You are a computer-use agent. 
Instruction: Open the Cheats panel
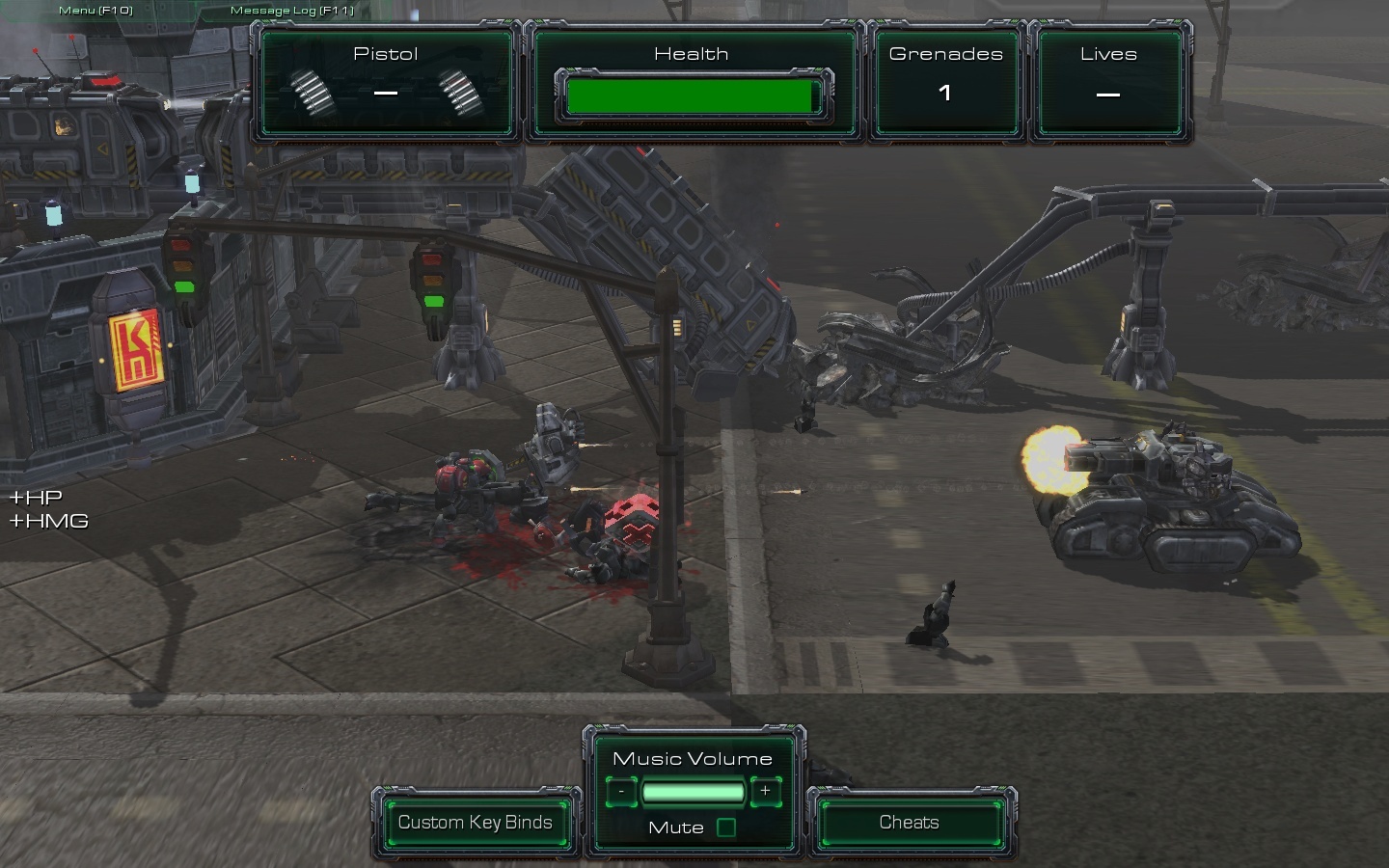[909, 823]
